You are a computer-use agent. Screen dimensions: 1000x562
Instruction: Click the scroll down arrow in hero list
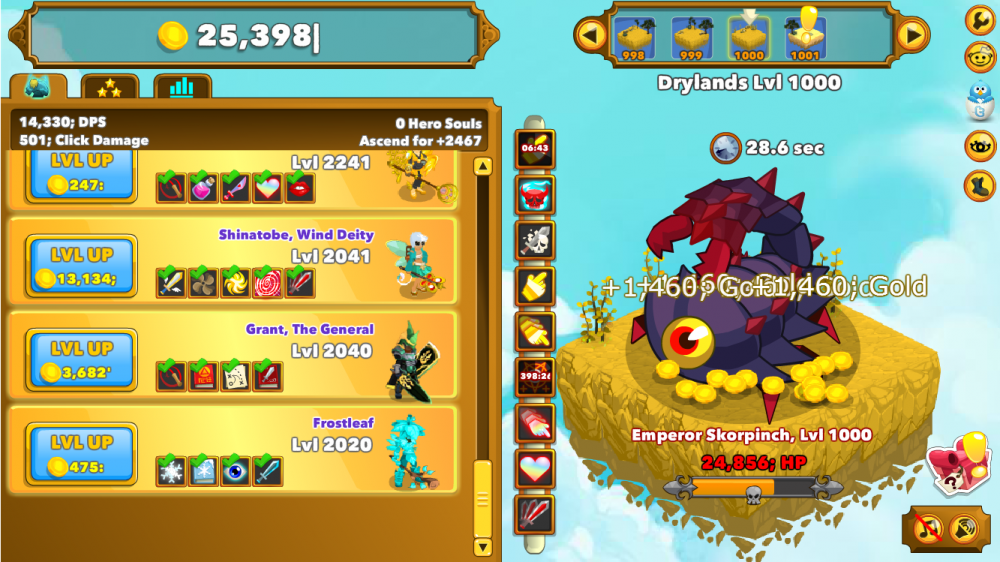(x=483, y=546)
